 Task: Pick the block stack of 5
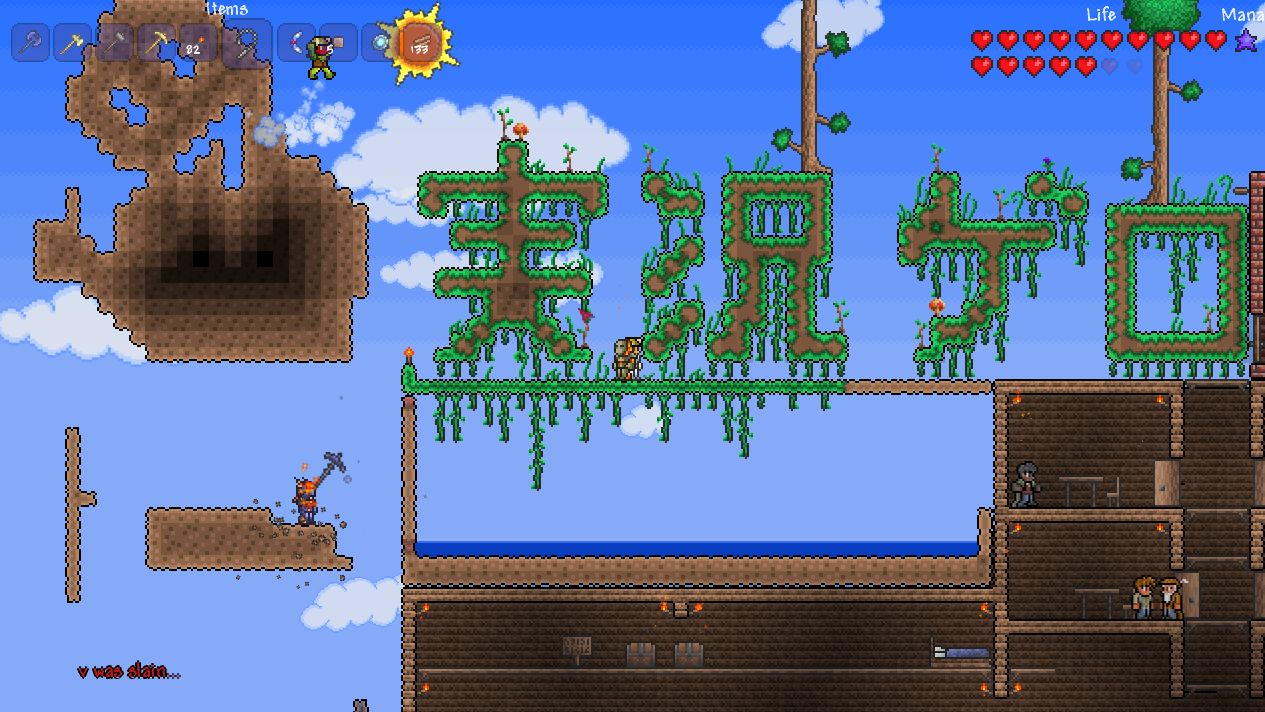[x=338, y=43]
